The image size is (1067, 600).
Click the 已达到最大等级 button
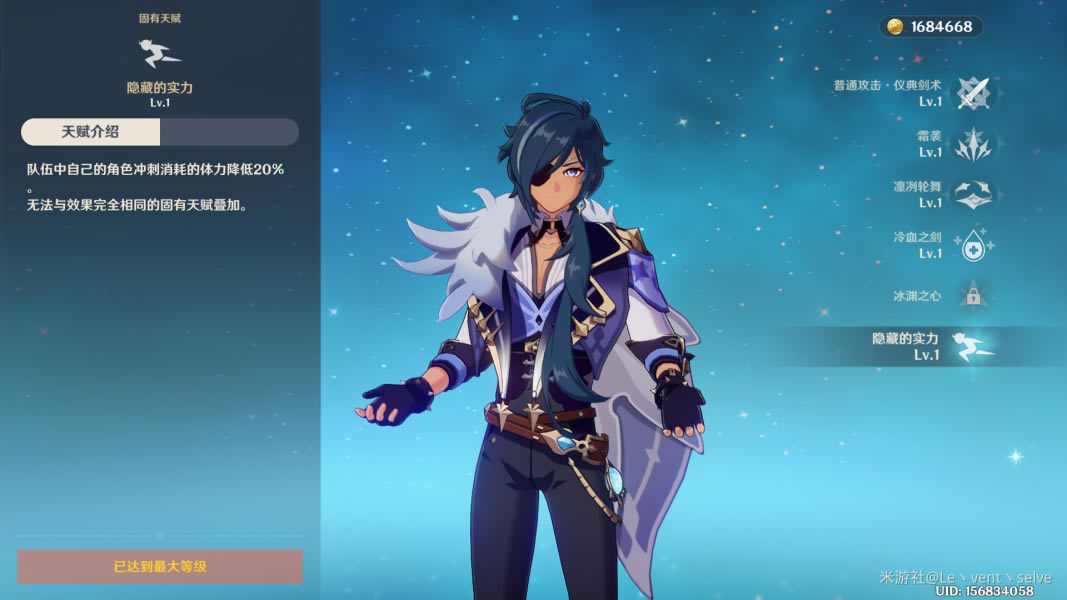point(160,566)
